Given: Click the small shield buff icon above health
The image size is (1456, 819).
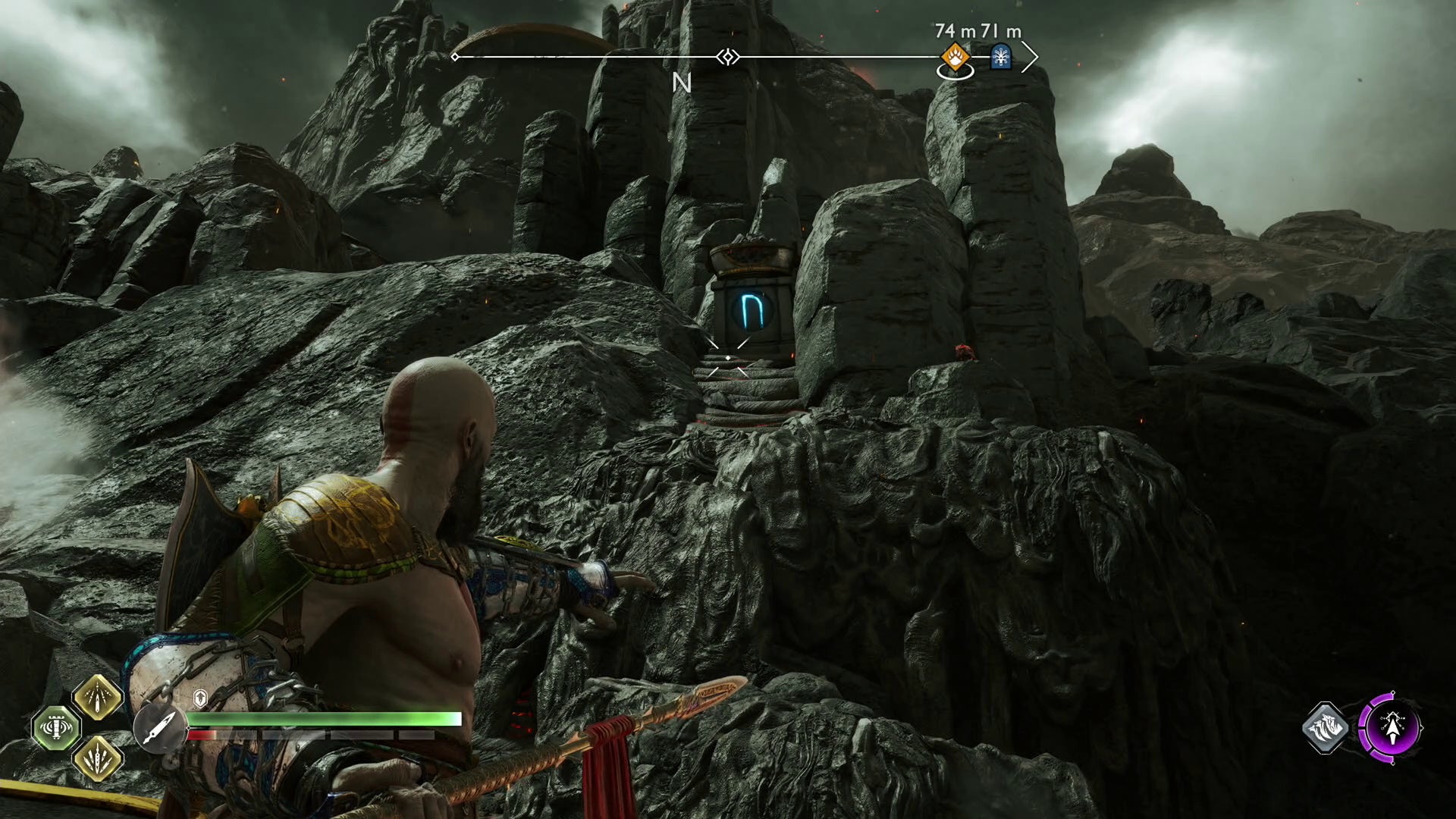Looking at the screenshot, I should coord(200,697).
